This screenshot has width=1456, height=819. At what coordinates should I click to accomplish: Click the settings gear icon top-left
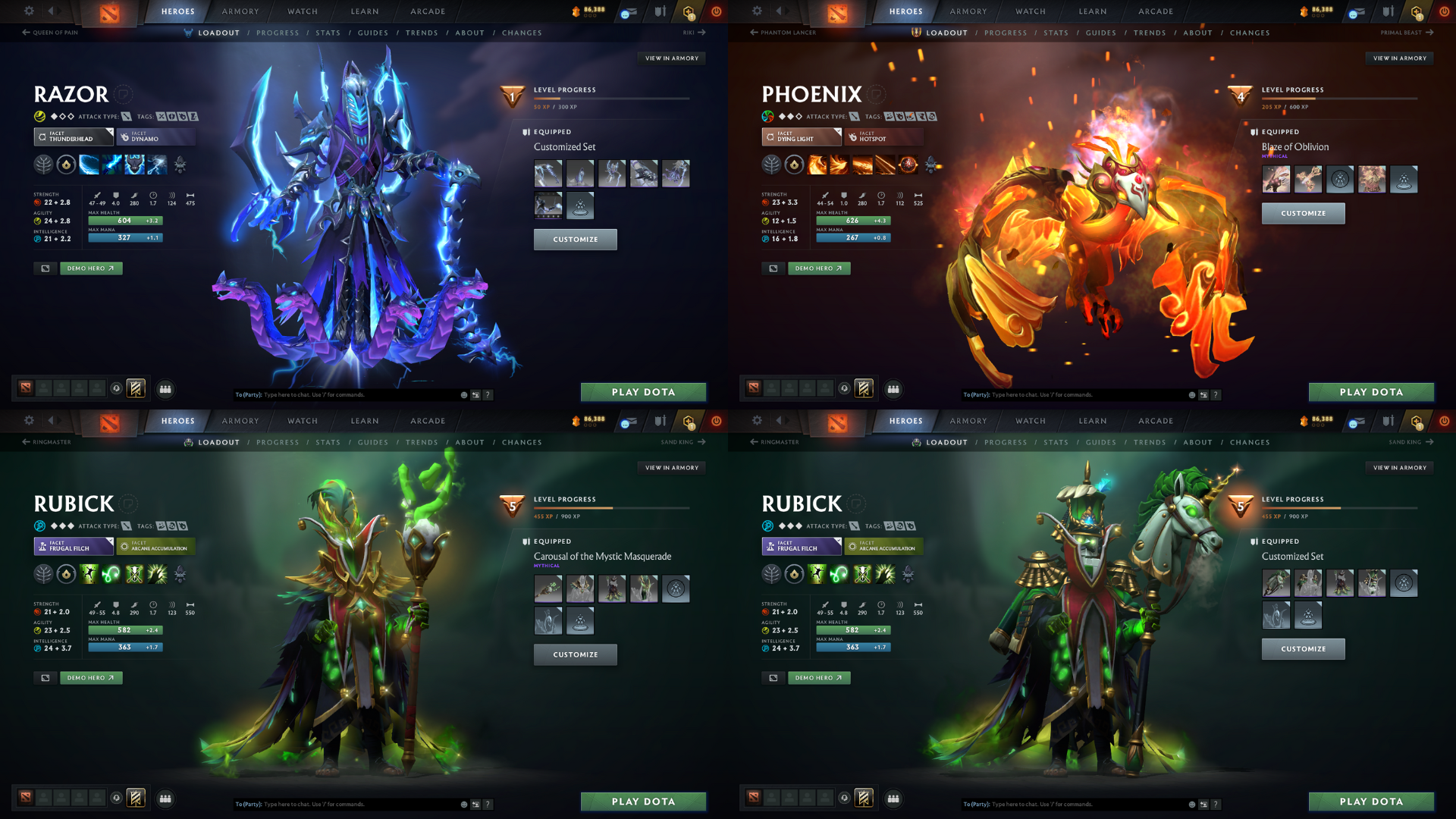(x=29, y=11)
